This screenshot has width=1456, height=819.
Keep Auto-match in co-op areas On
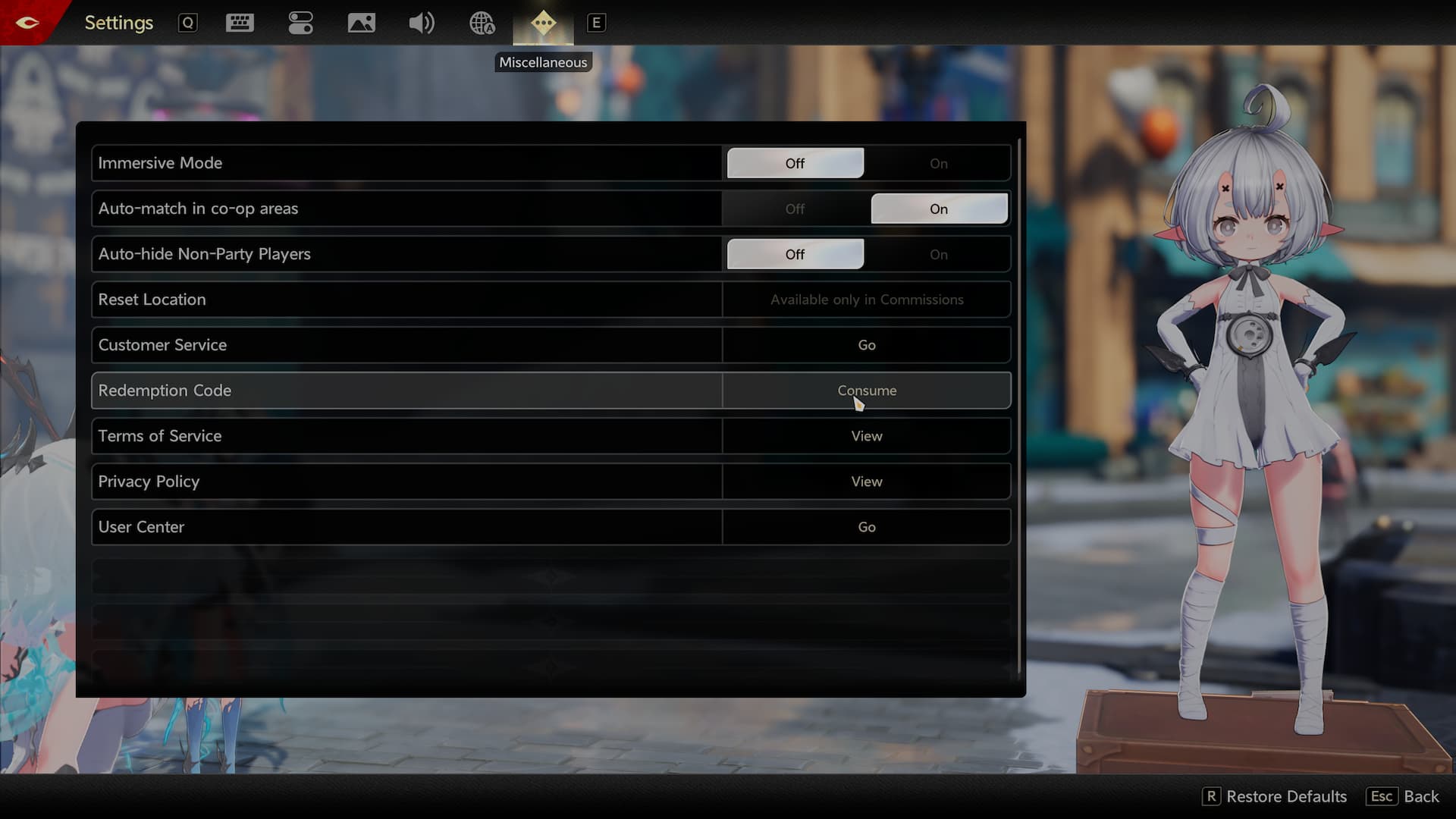938,209
